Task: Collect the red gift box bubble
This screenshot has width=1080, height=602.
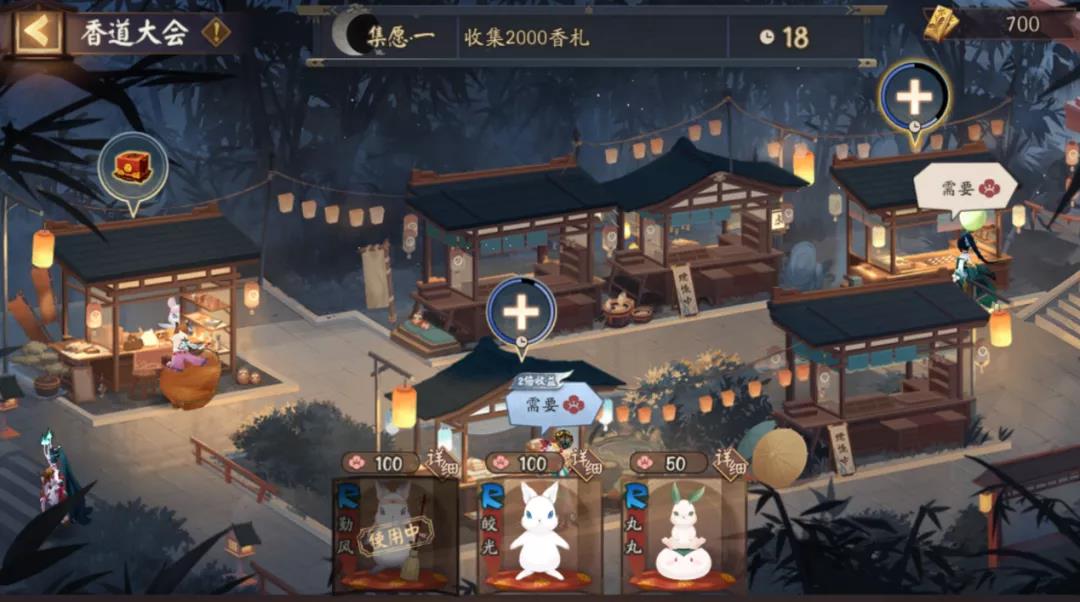Action: coord(132,168)
